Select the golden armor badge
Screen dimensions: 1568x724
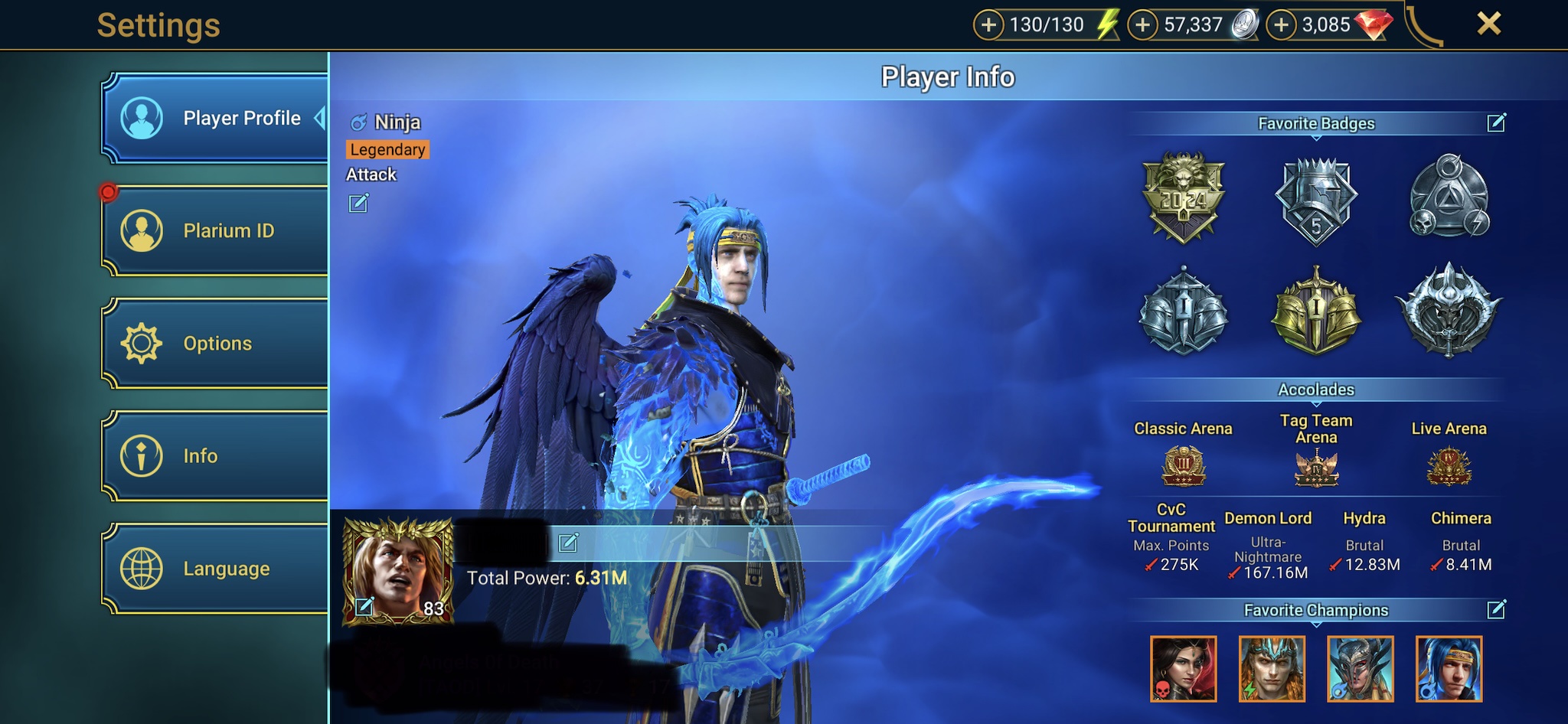(1315, 312)
